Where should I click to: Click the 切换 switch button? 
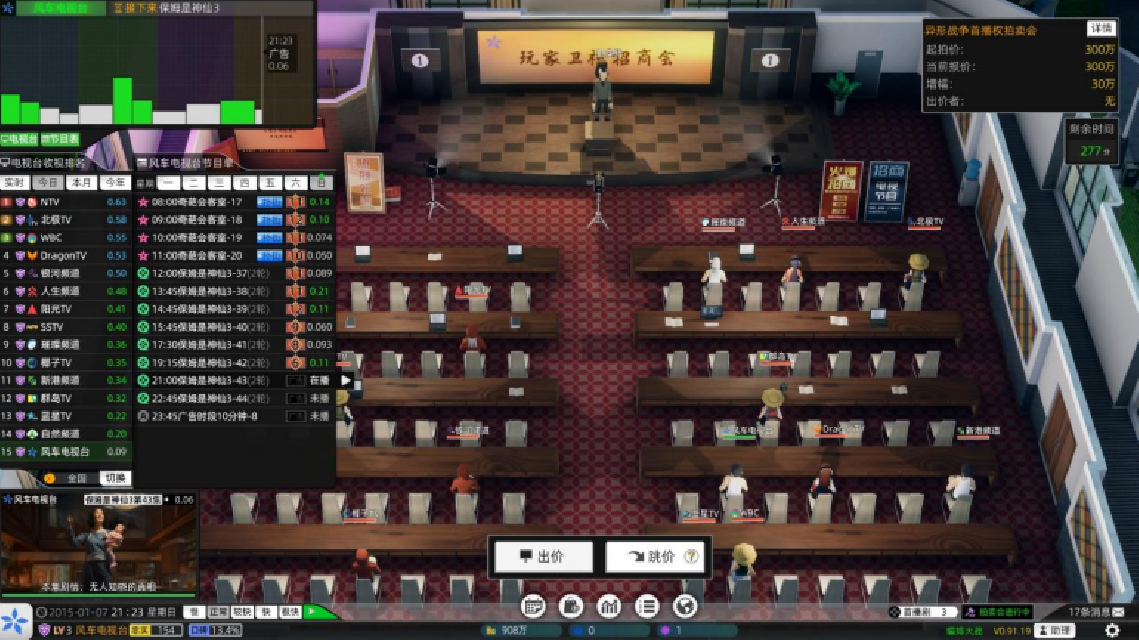(115, 478)
